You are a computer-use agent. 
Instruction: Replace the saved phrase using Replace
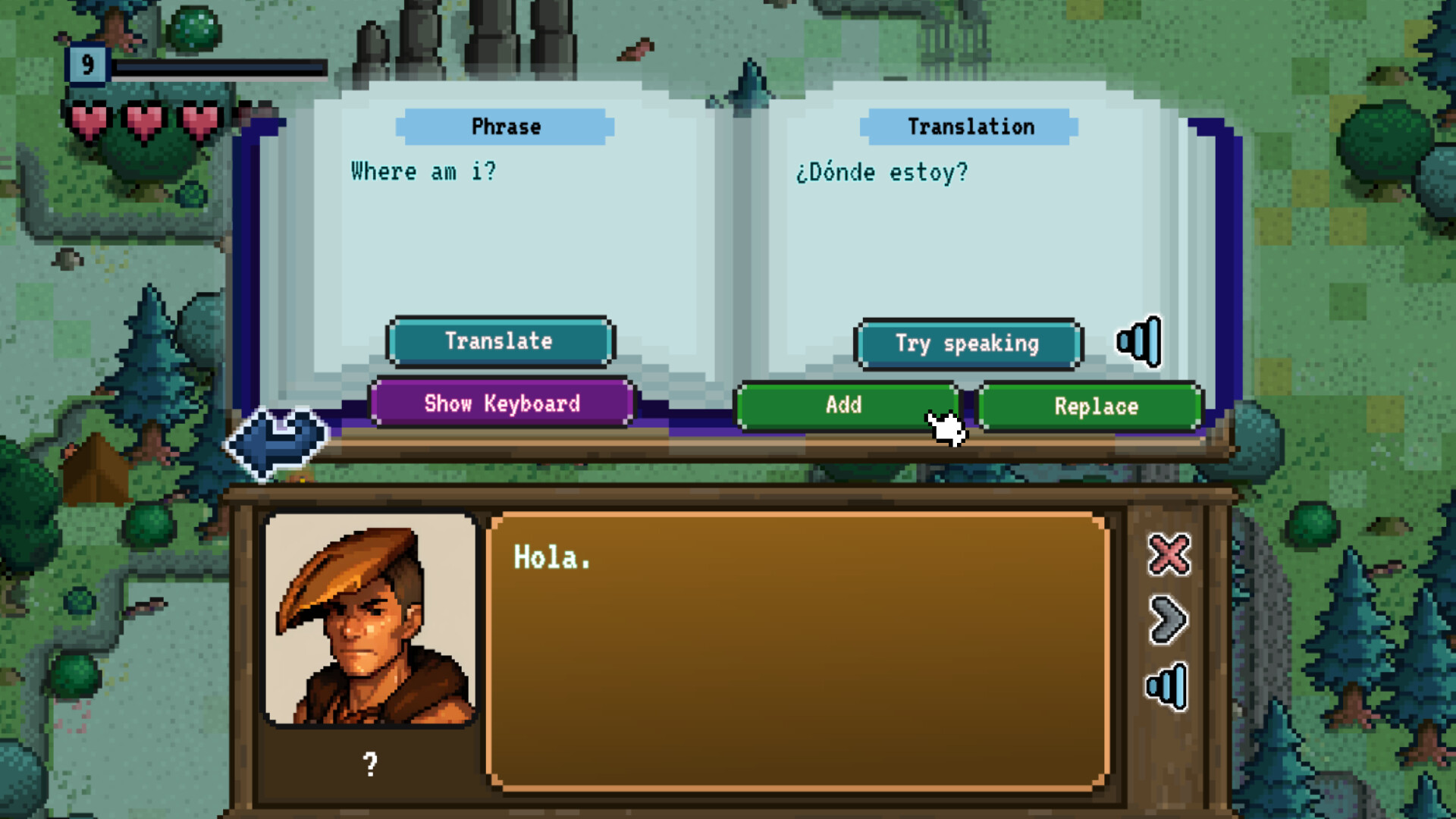[1090, 406]
